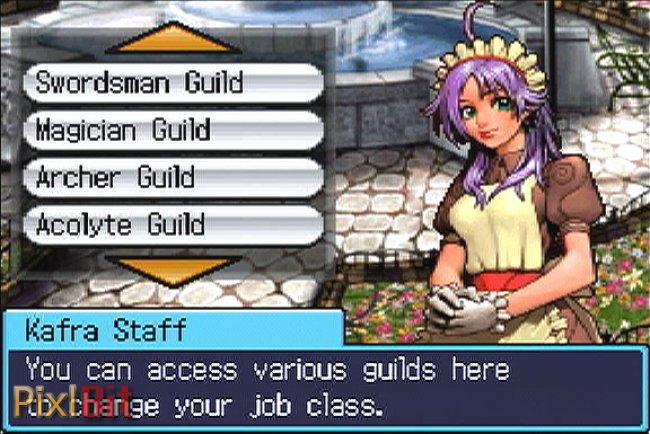The height and width of the screenshot is (434, 650).
Task: Click the orange up arrow above the list
Action: pyautogui.click(x=173, y=39)
